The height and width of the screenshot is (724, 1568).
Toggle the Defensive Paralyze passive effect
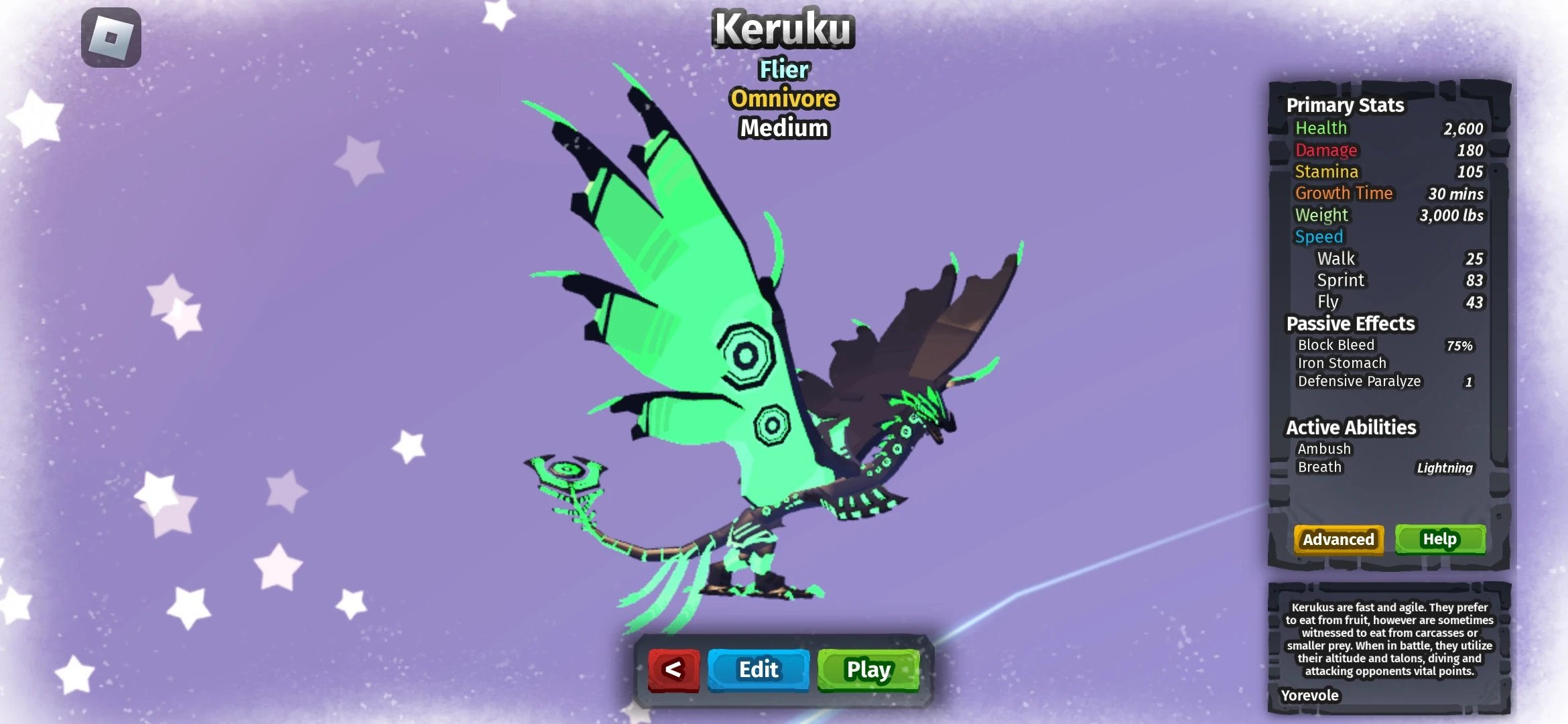(1360, 381)
